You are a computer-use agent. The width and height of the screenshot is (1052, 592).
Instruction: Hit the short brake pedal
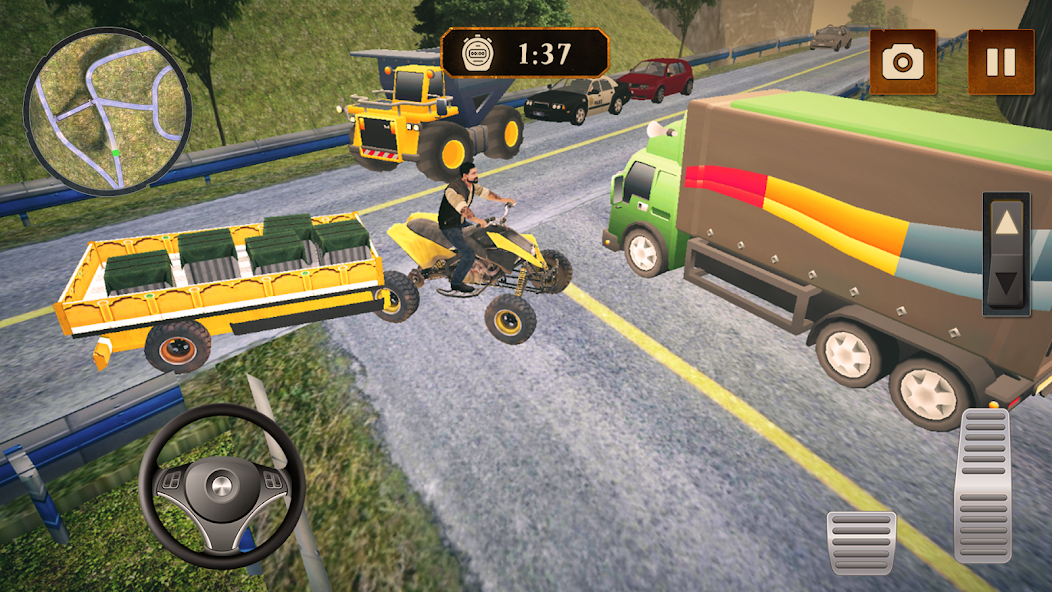click(861, 541)
